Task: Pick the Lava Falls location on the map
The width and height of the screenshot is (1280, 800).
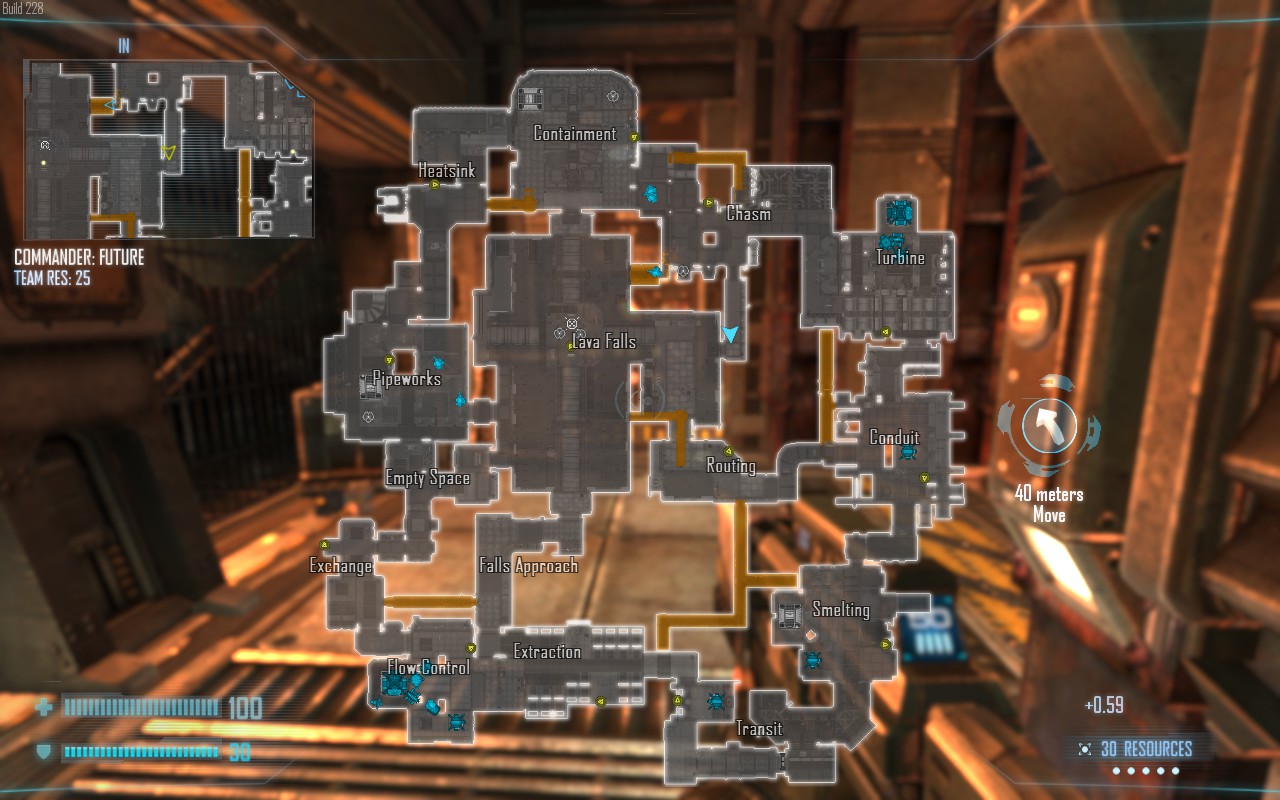Action: 604,342
